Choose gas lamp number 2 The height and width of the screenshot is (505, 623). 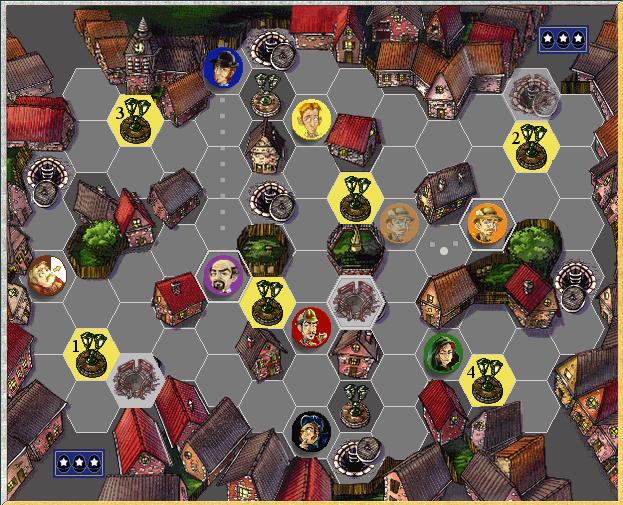point(528,144)
